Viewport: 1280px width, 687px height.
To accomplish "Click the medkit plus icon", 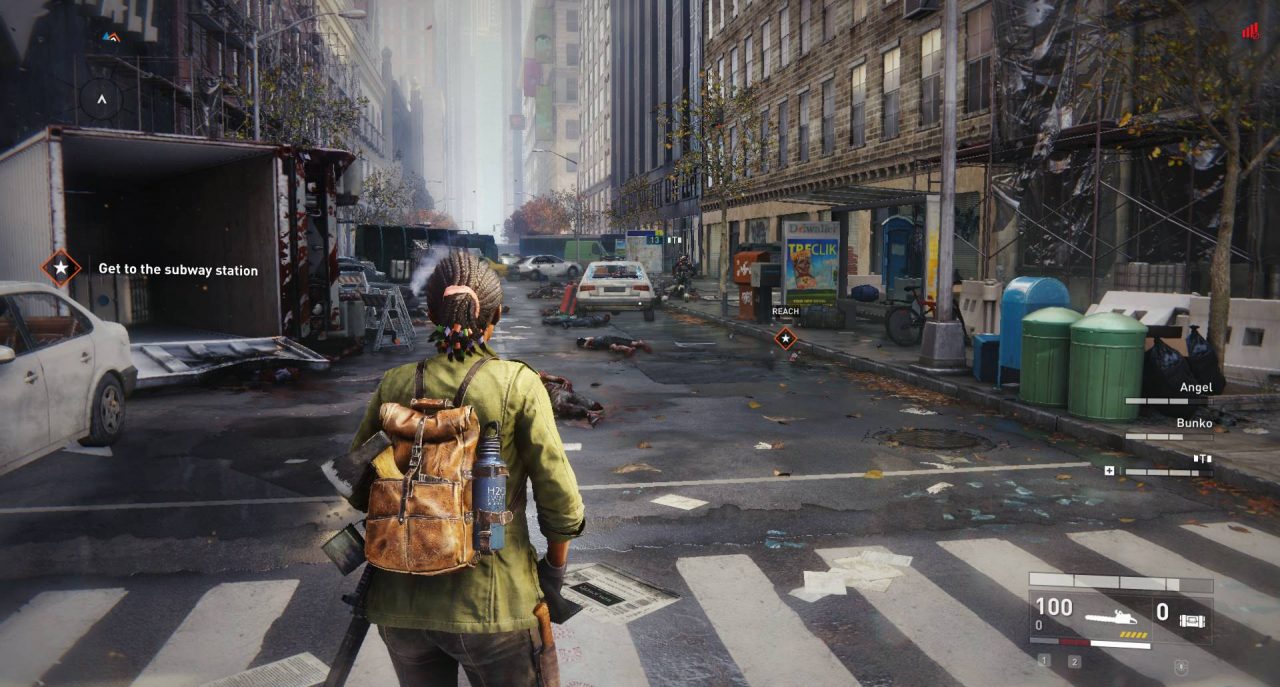I will click(x=1109, y=470).
